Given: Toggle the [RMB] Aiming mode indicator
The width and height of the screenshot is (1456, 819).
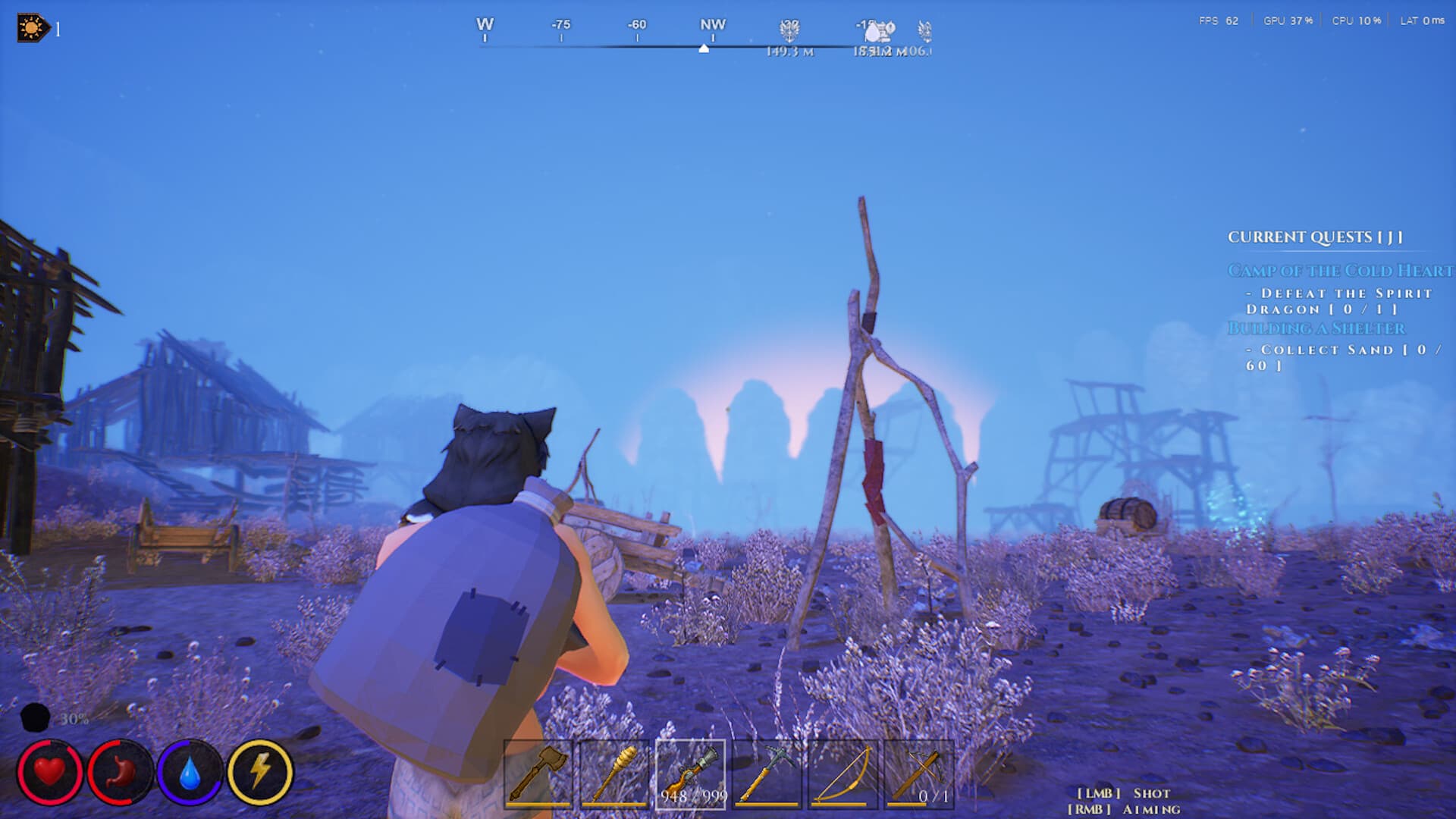Looking at the screenshot, I should tap(1125, 808).
